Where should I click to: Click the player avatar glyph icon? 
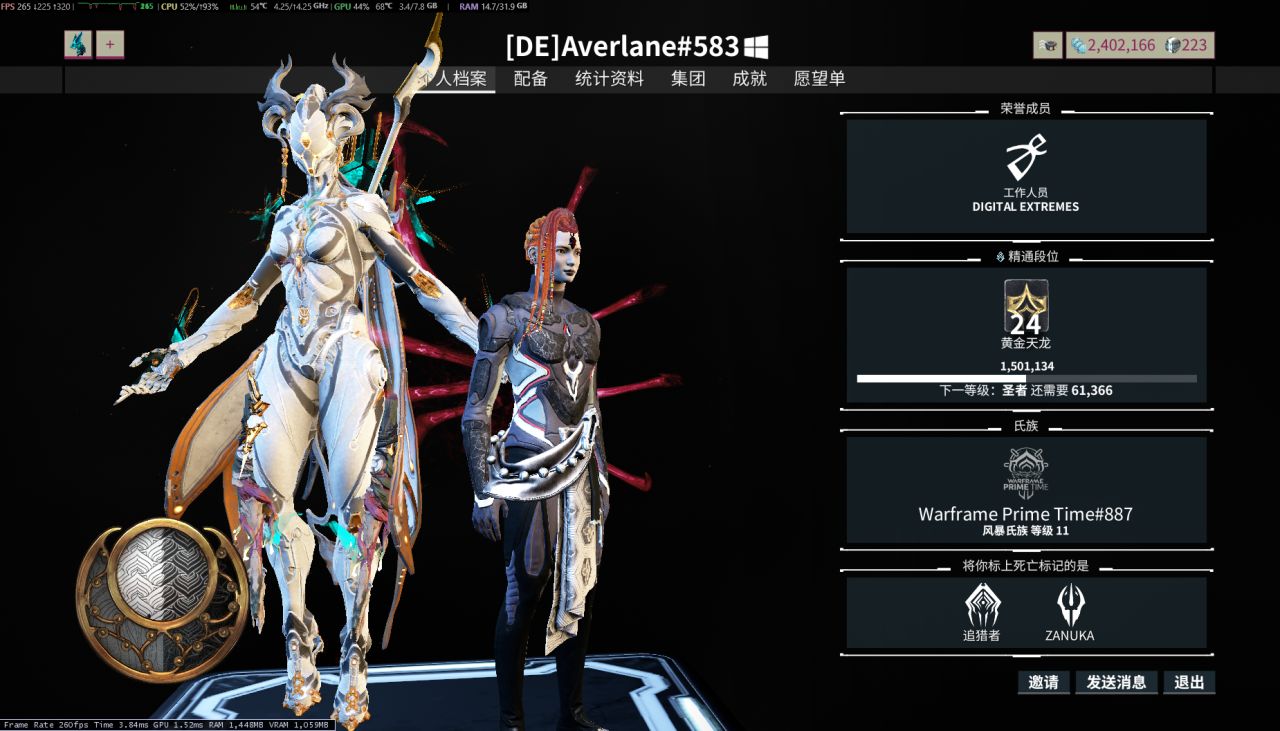[78, 45]
